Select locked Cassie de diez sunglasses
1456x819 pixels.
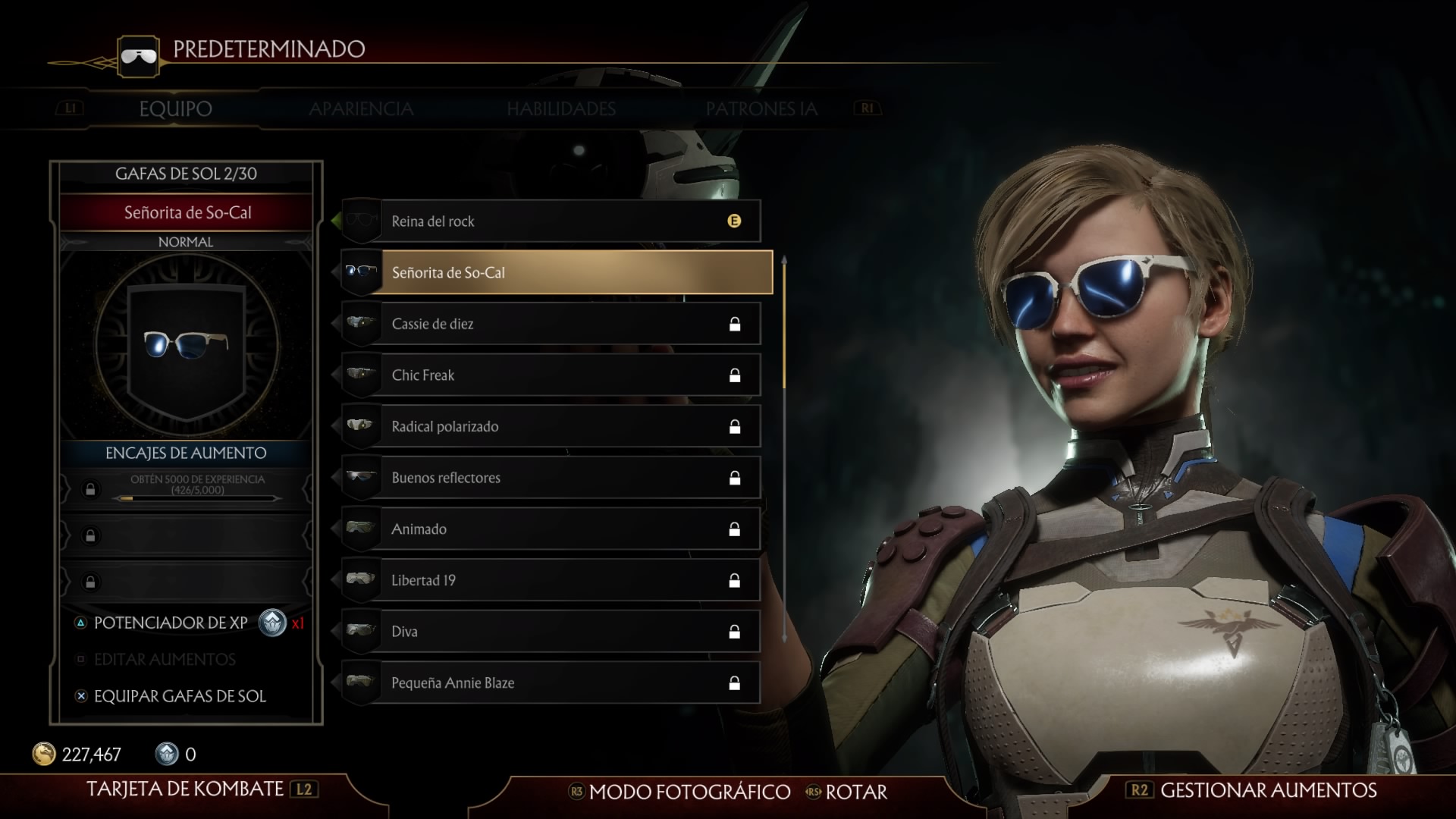pos(551,324)
